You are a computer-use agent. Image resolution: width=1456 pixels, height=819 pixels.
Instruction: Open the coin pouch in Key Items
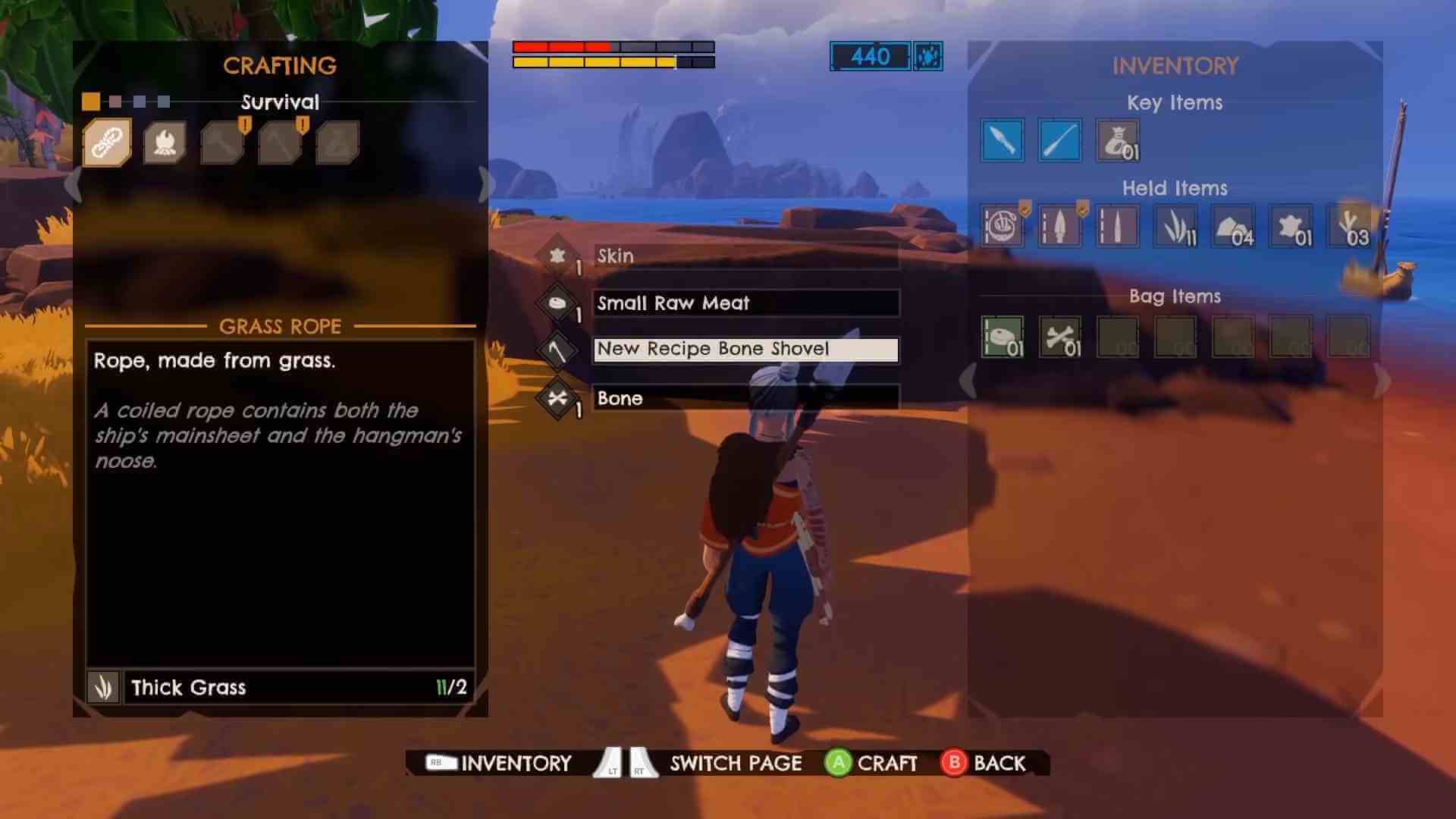1118,140
